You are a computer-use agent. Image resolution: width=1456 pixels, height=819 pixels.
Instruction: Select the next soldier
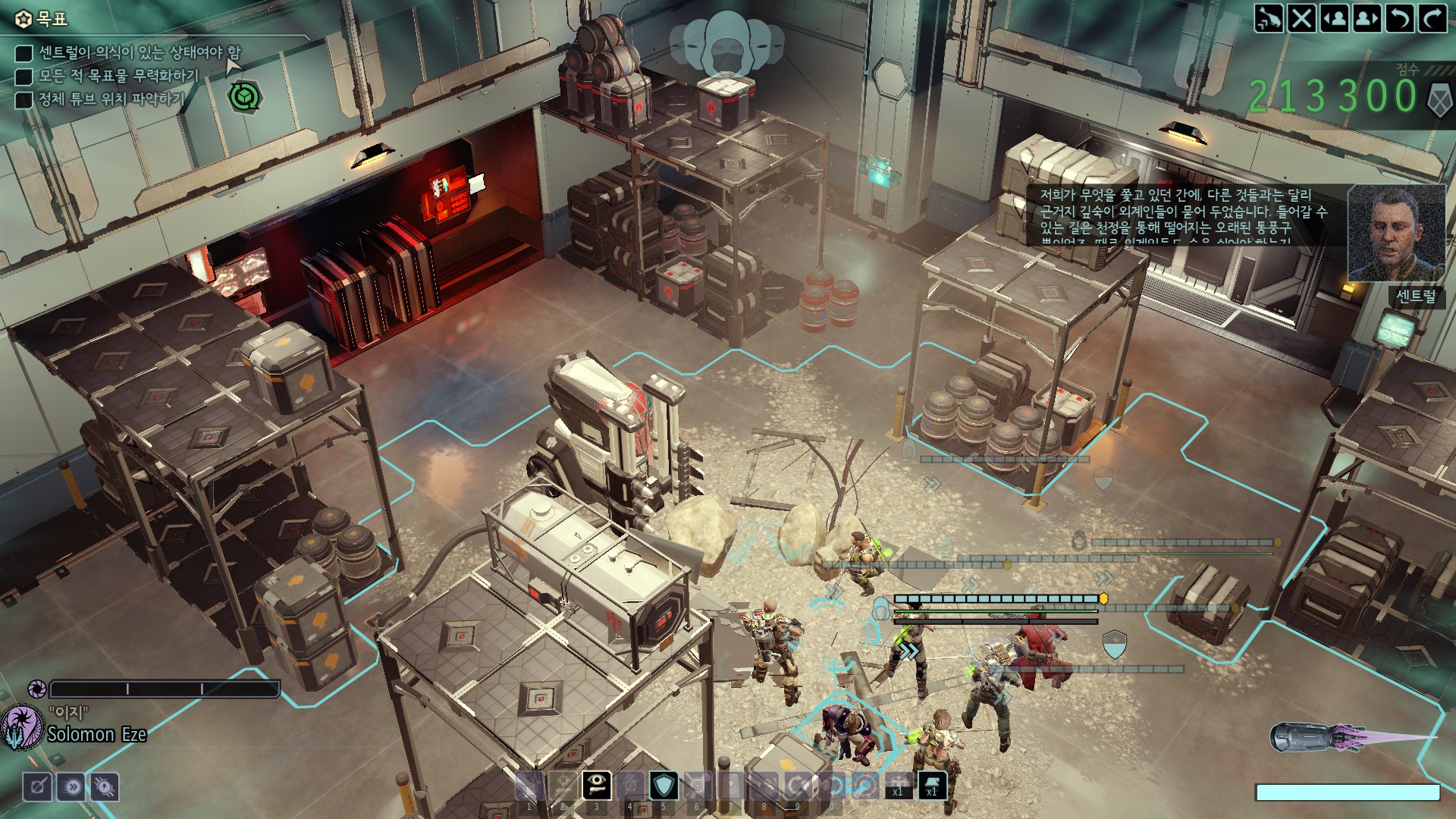1367,18
